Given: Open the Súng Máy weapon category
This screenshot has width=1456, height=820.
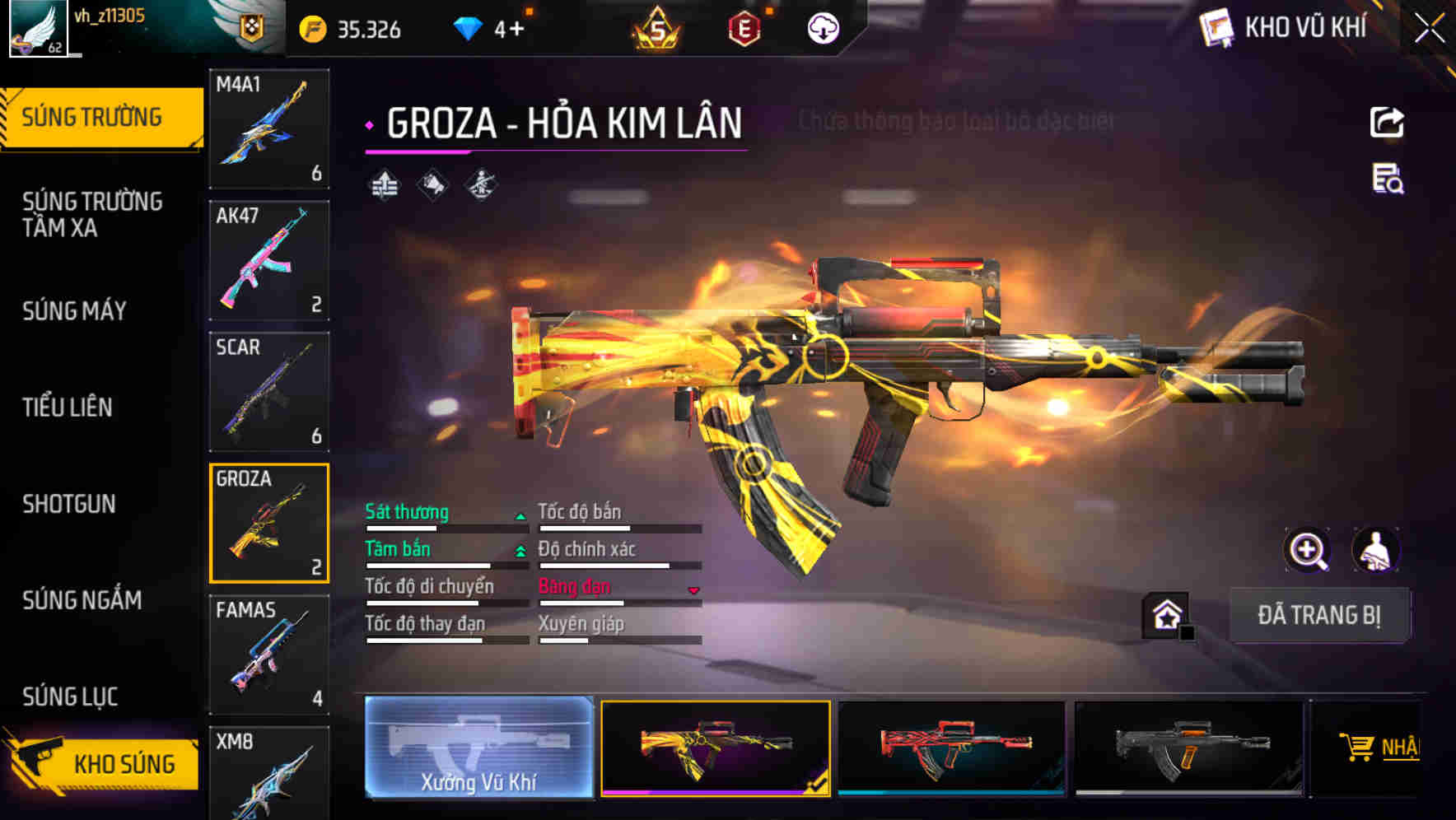Looking at the screenshot, I should [75, 311].
